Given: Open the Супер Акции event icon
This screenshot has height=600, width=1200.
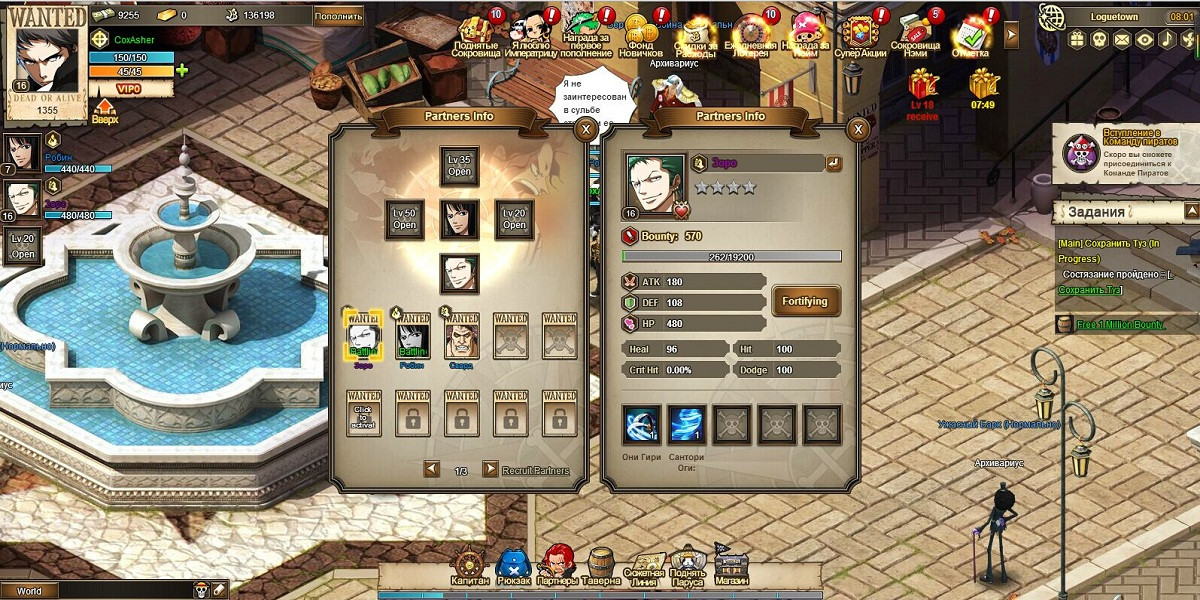Looking at the screenshot, I should pyautogui.click(x=860, y=36).
